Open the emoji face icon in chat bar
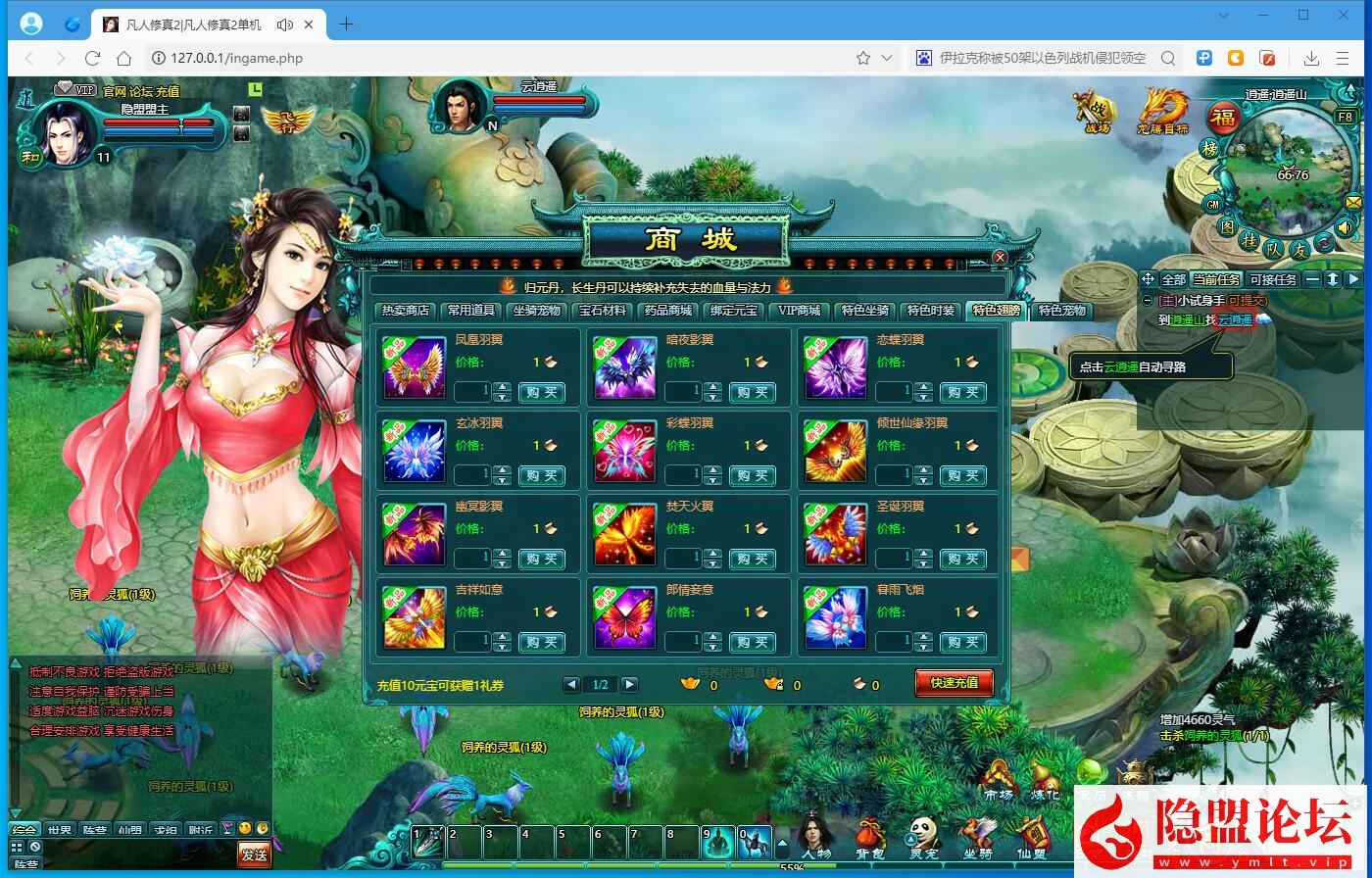Screen dimensions: 1372x878 (x=244, y=828)
